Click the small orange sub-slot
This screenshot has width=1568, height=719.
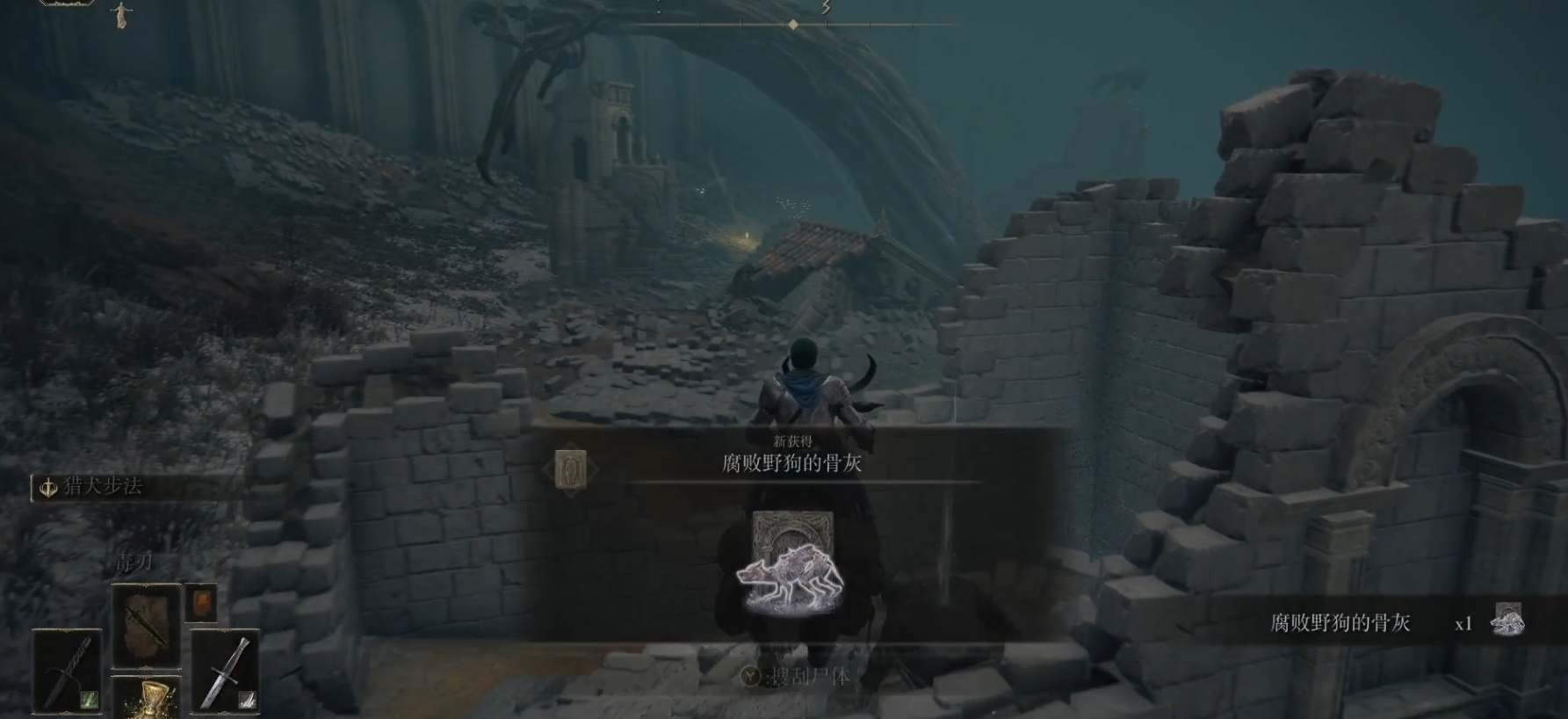point(201,603)
